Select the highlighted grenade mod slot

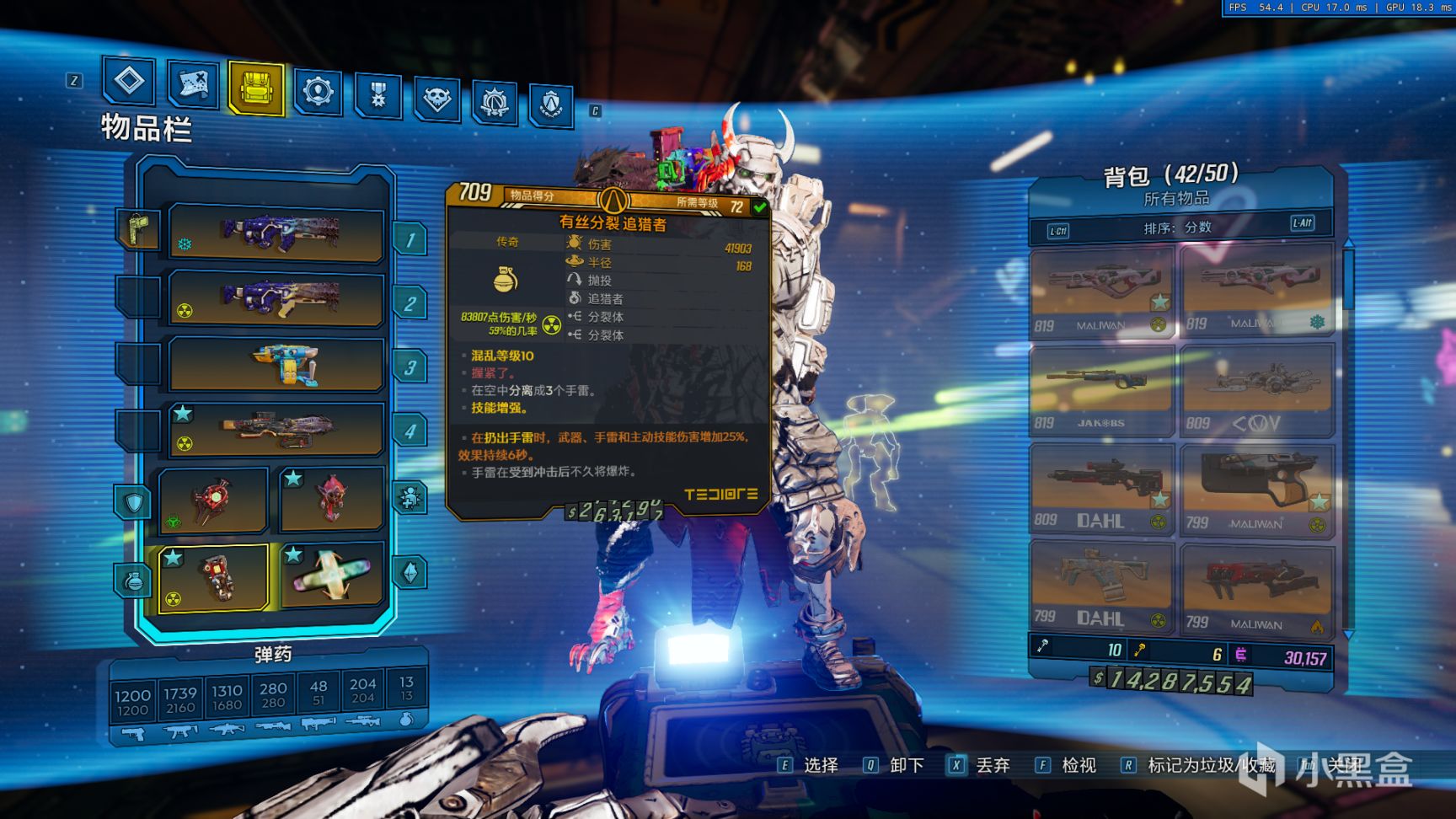click(x=213, y=577)
